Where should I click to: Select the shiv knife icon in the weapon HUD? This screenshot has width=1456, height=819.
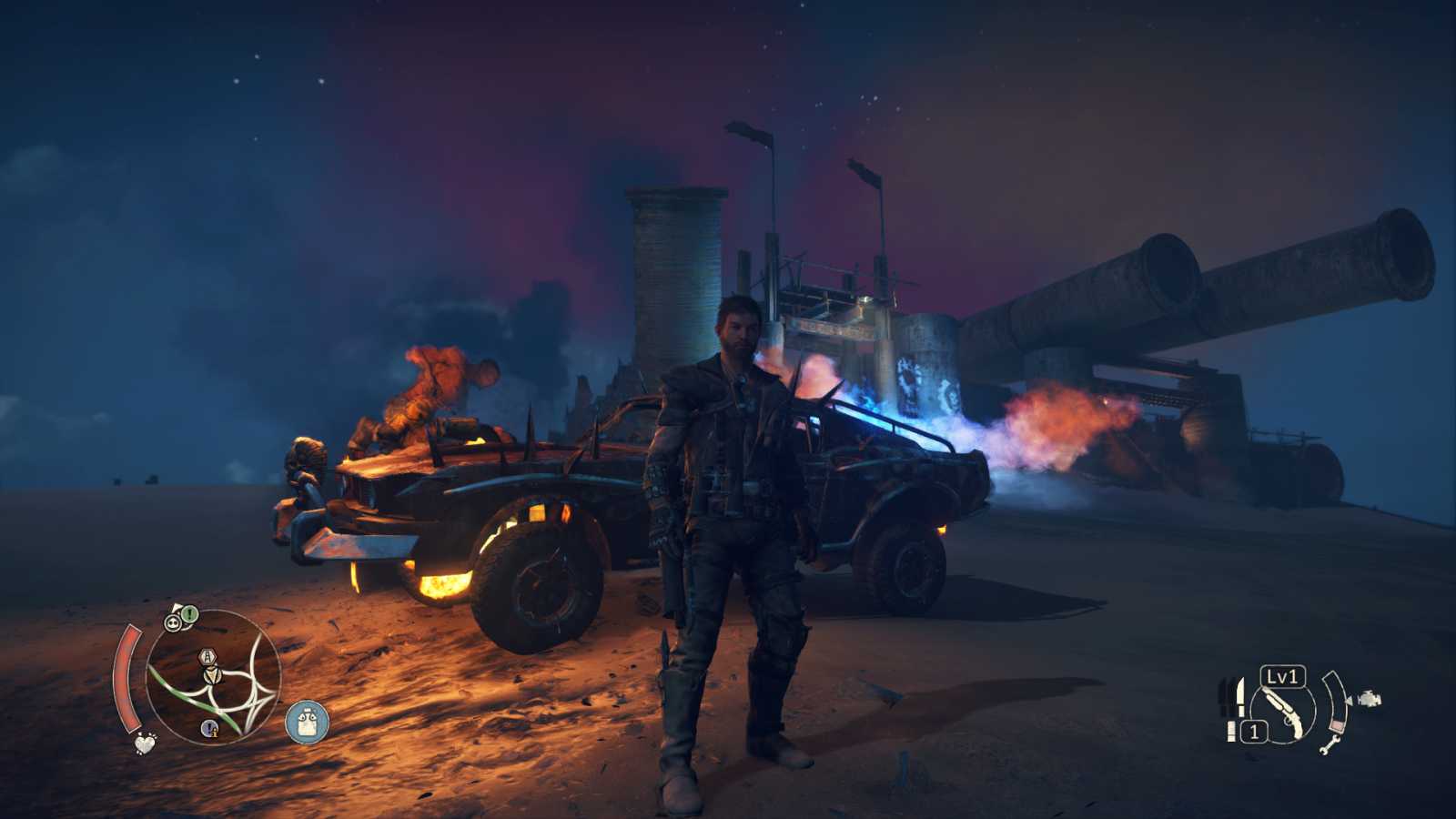(1240, 696)
